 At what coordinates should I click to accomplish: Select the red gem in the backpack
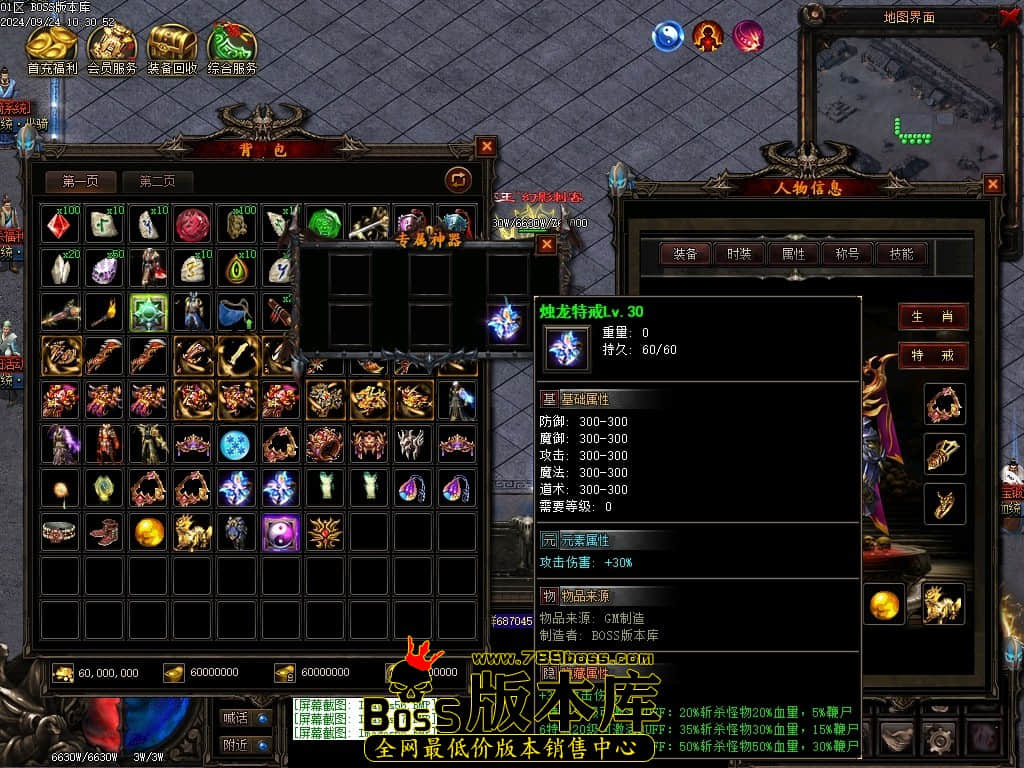[x=60, y=224]
